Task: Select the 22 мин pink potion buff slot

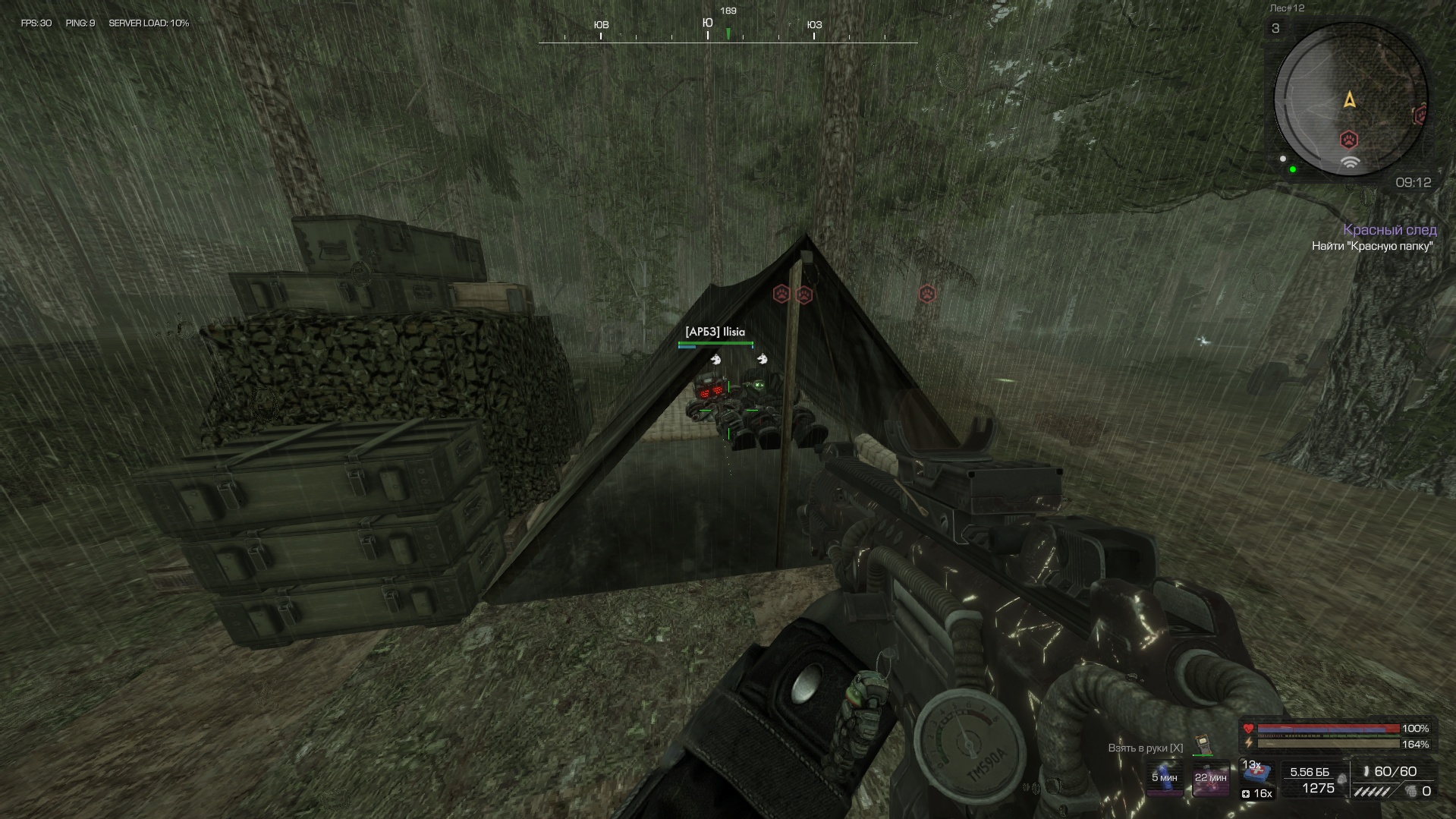Action: tap(1210, 779)
